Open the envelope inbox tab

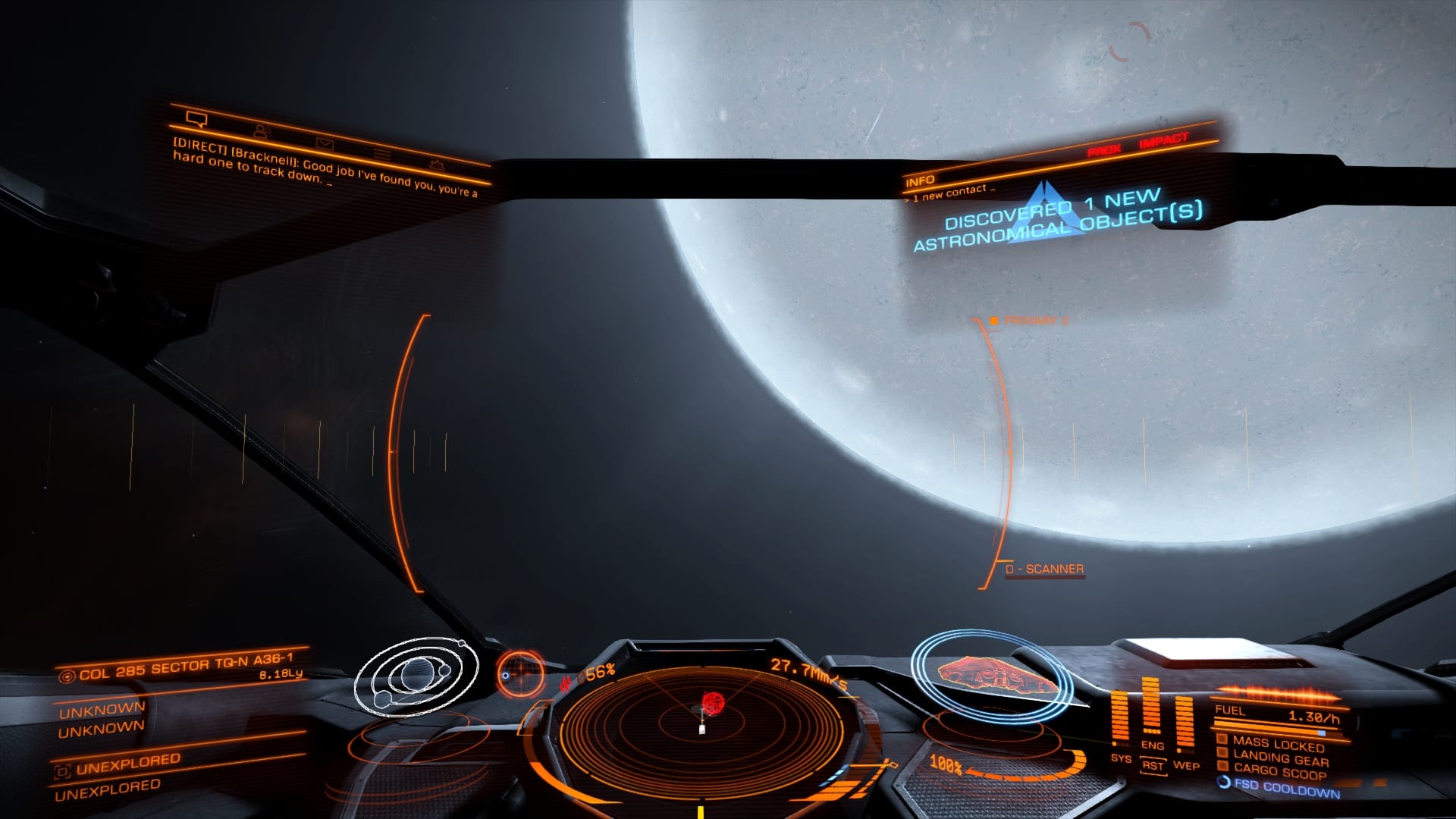(325, 143)
